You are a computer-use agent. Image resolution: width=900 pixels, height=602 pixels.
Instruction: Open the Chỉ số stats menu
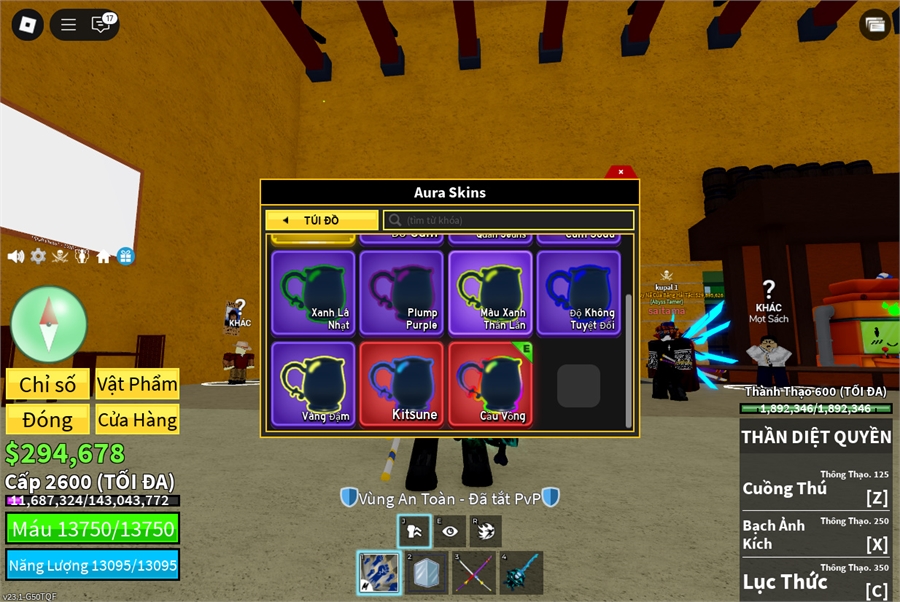(x=48, y=384)
